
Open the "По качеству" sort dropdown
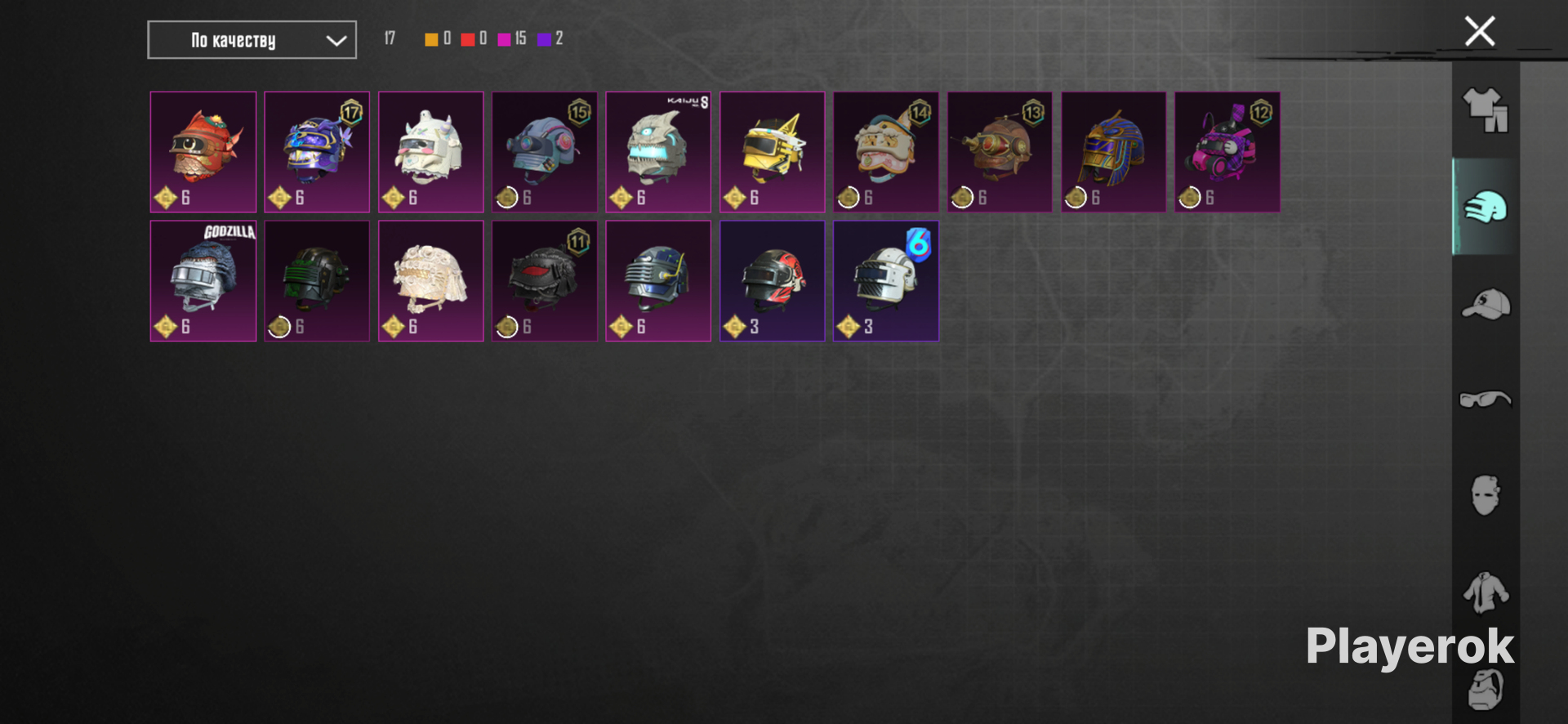coord(252,40)
